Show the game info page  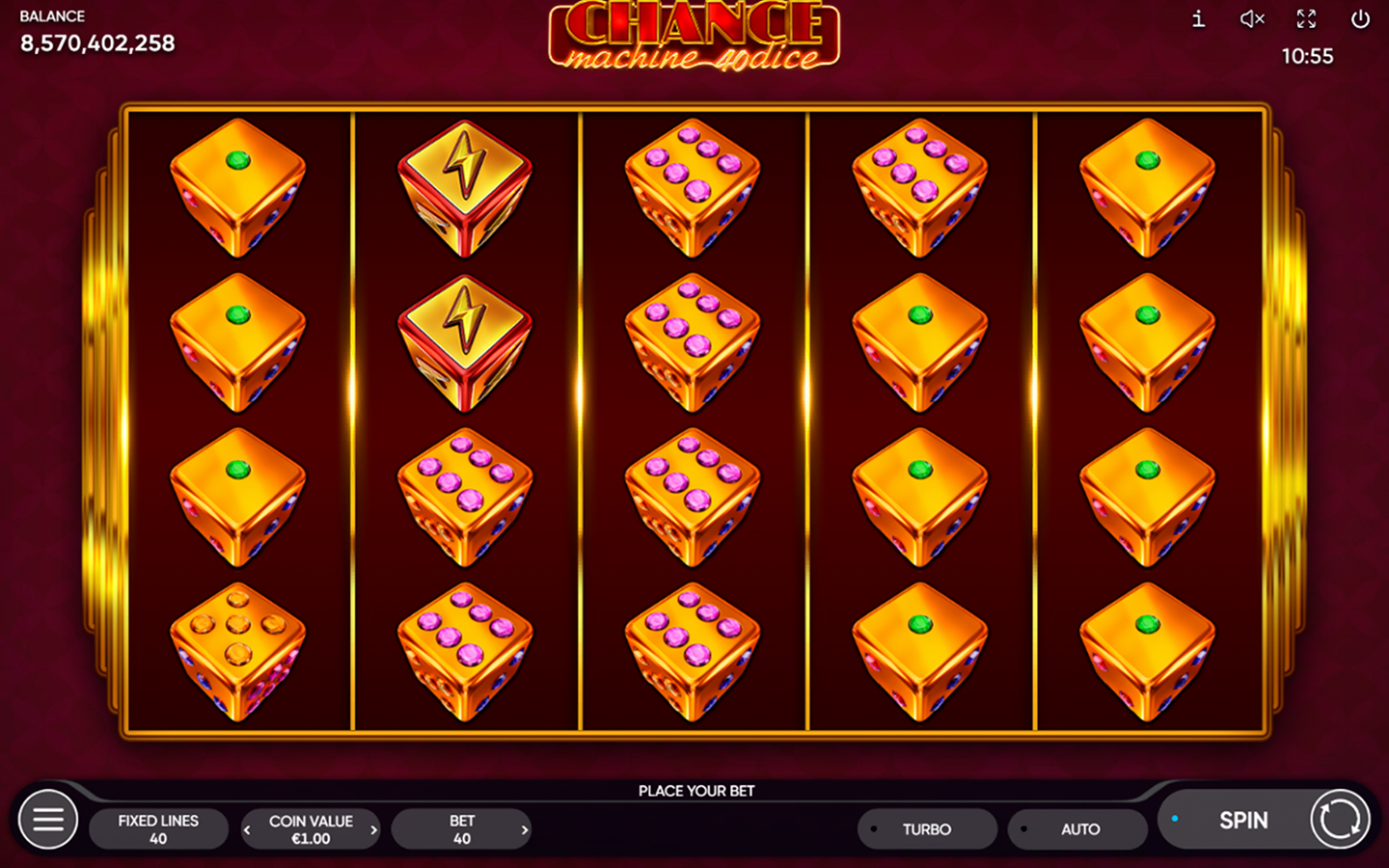(1198, 19)
